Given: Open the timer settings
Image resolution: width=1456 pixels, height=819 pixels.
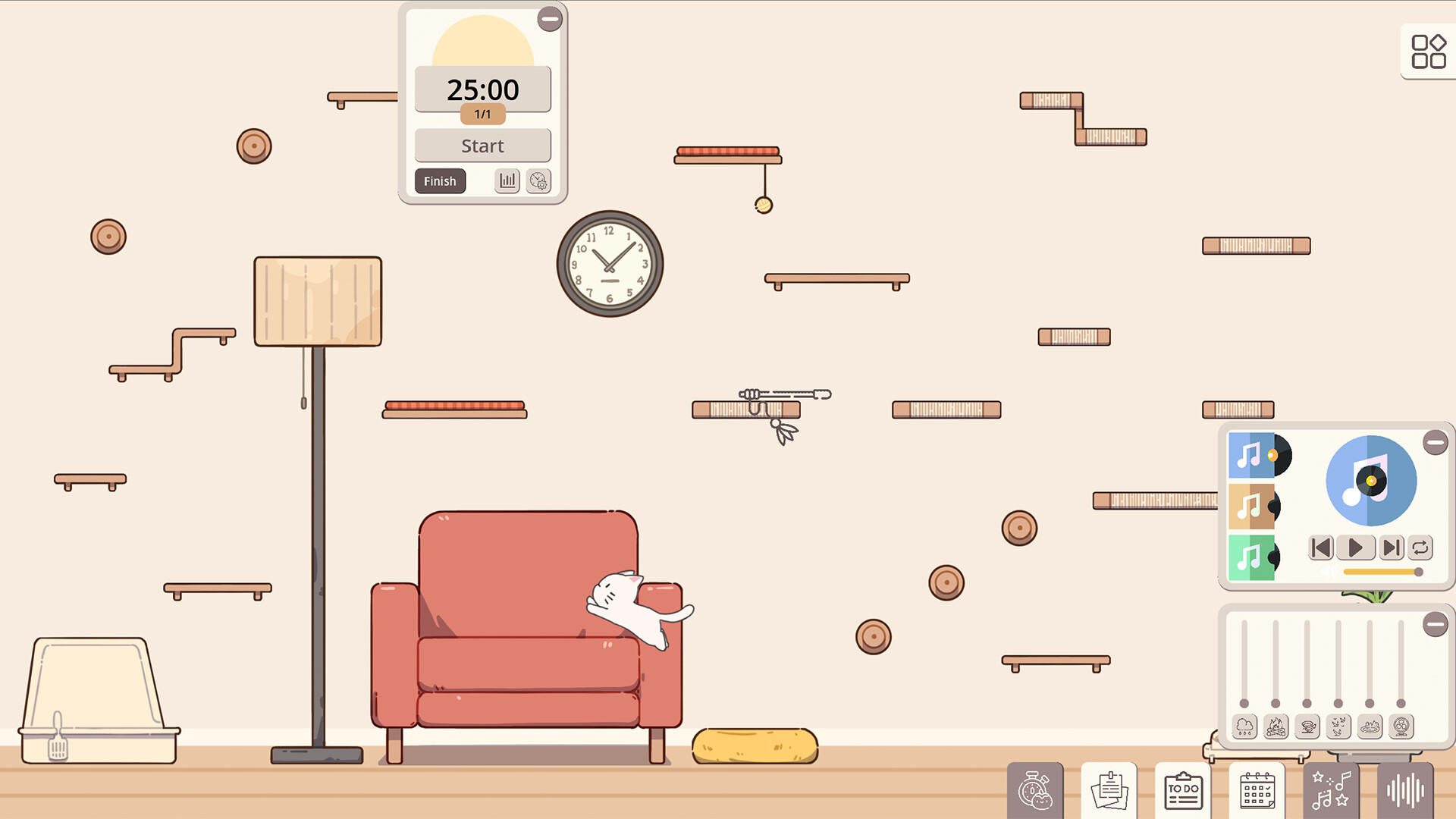Looking at the screenshot, I should point(538,181).
